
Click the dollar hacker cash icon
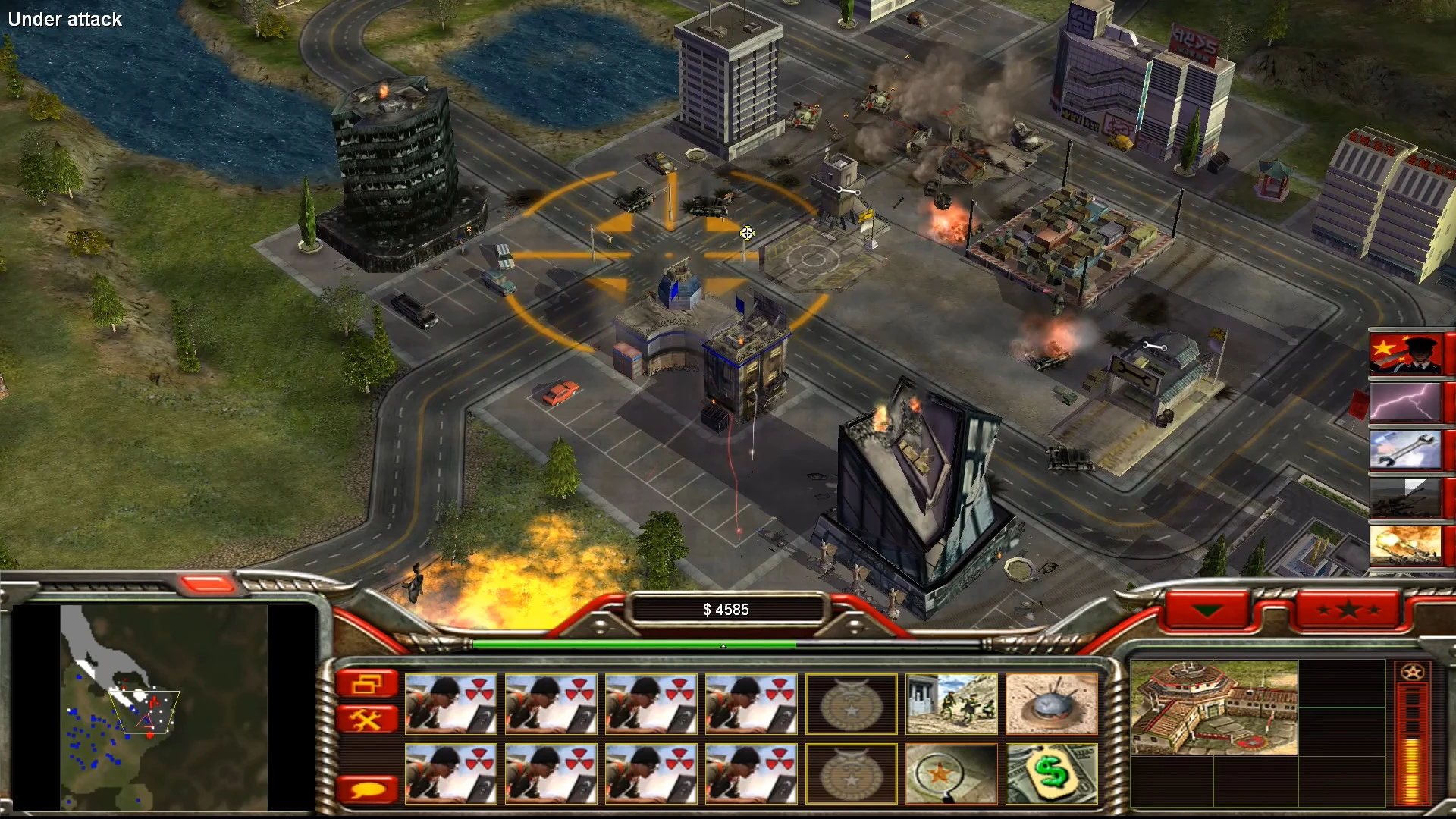pos(1051,773)
